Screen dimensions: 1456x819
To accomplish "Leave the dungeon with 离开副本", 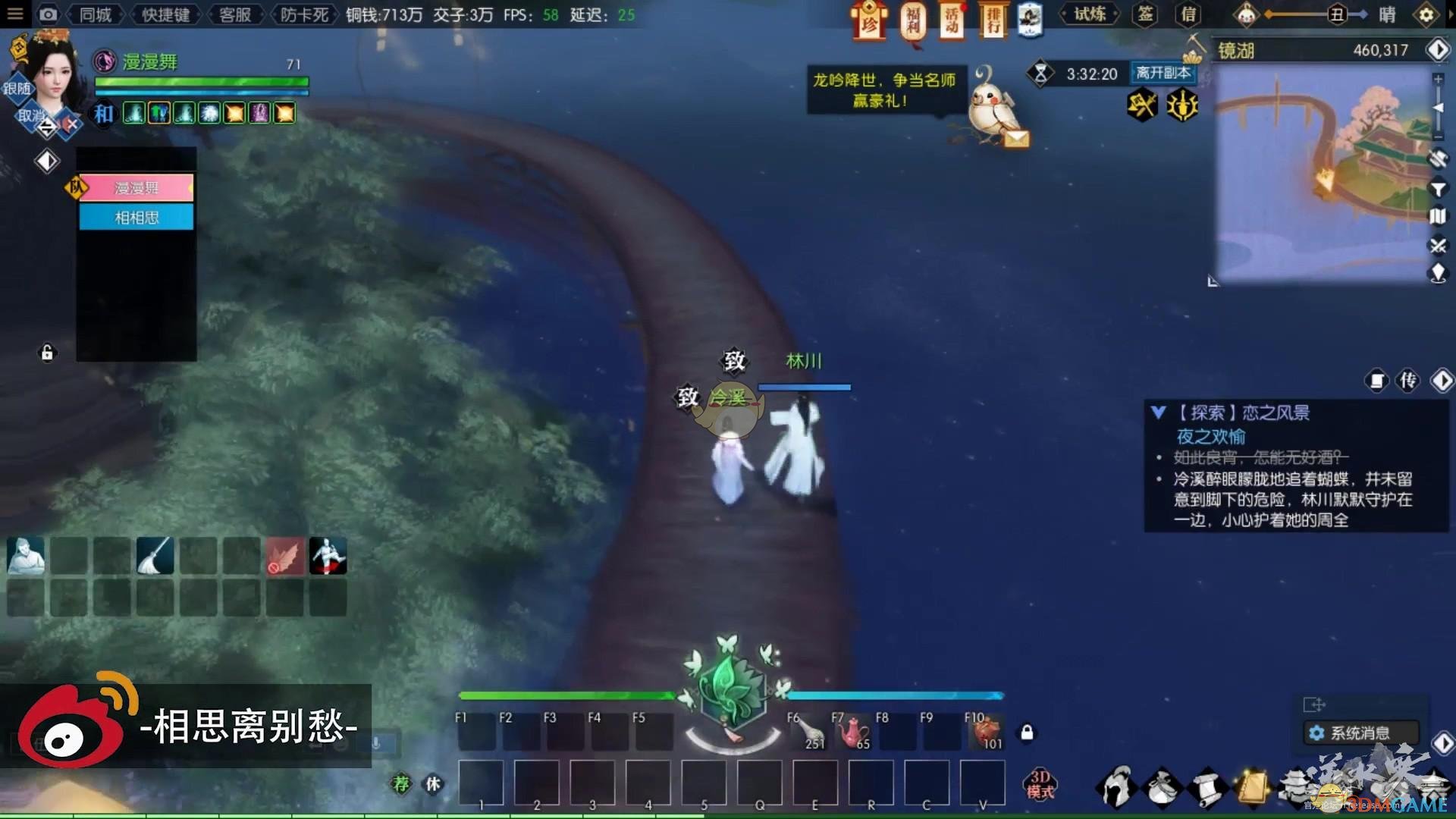I will pos(1163,73).
